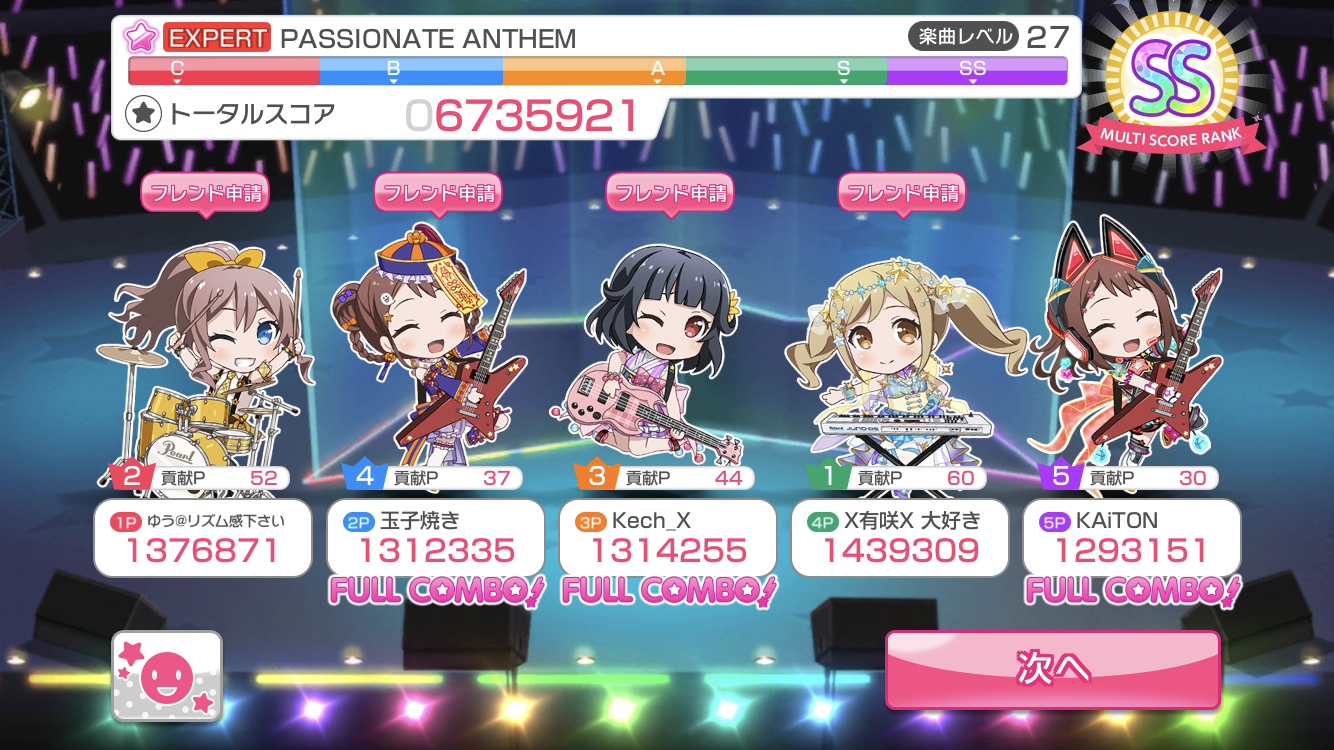Select 4P score panel showing 1439309
The width and height of the screenshot is (1334, 750).
[899, 539]
